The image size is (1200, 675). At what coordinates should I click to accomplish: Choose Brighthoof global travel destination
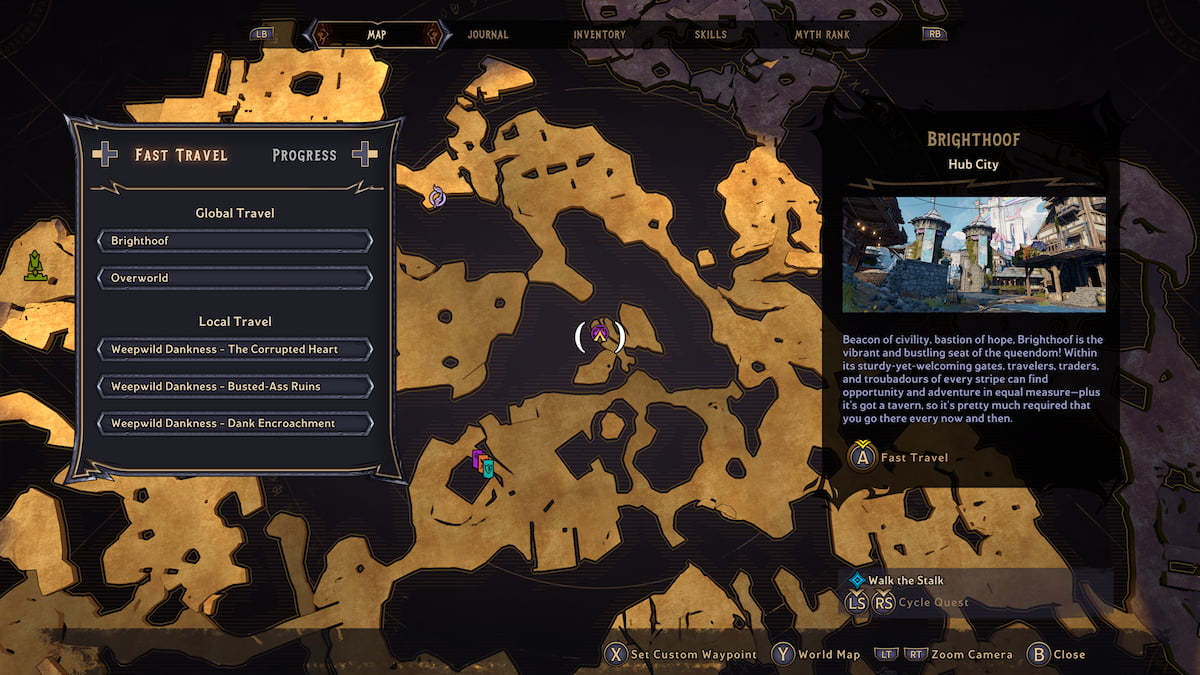pos(235,241)
